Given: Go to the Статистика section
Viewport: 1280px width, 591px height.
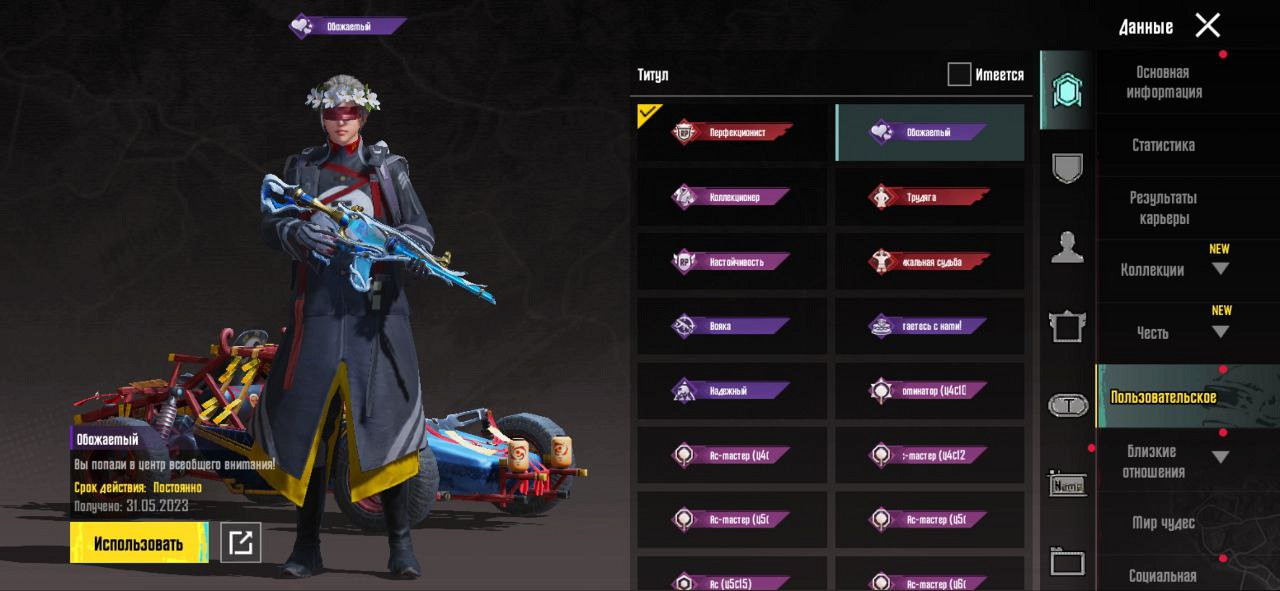Looking at the screenshot, I should 1163,145.
